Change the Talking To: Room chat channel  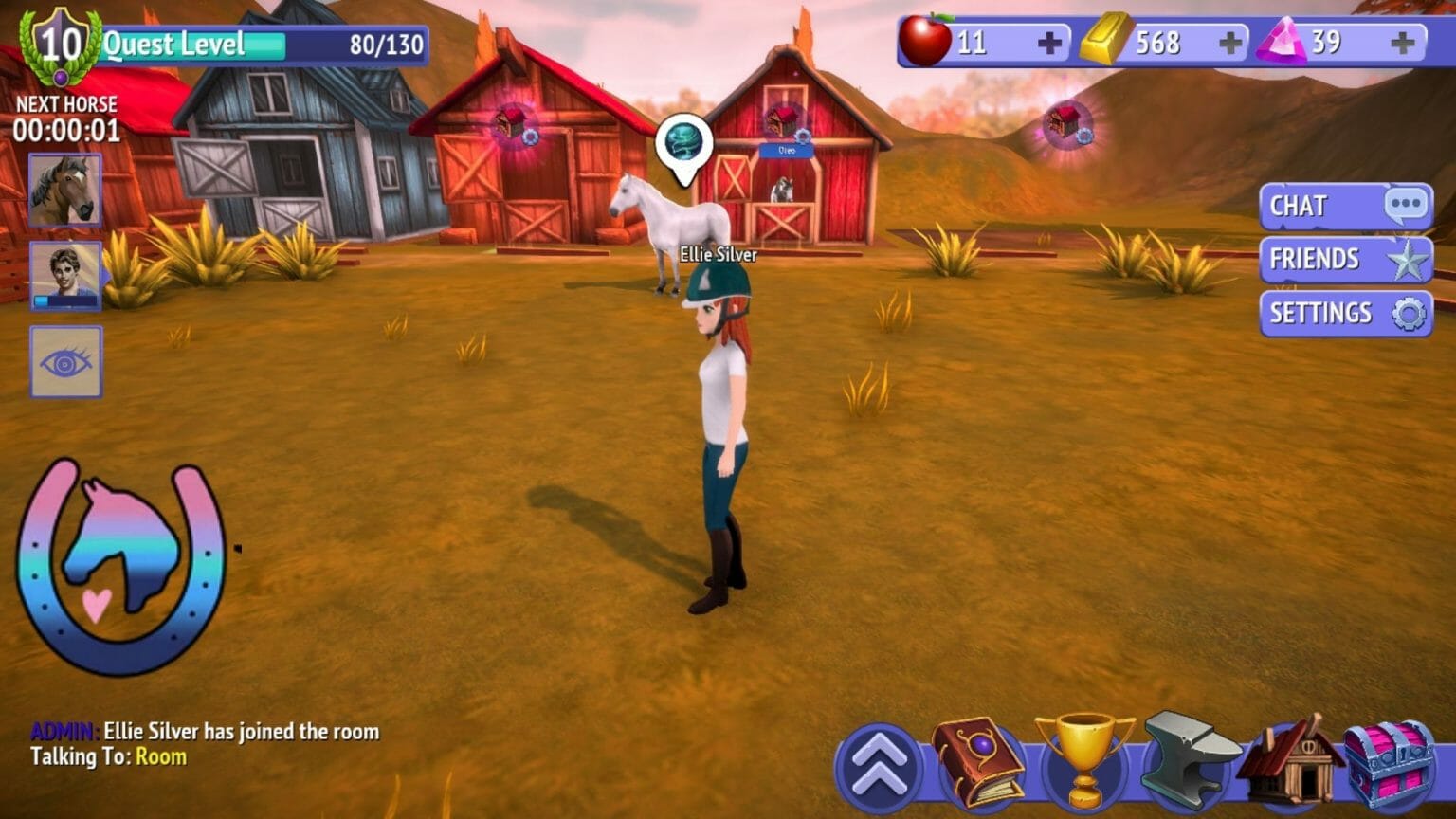158,757
